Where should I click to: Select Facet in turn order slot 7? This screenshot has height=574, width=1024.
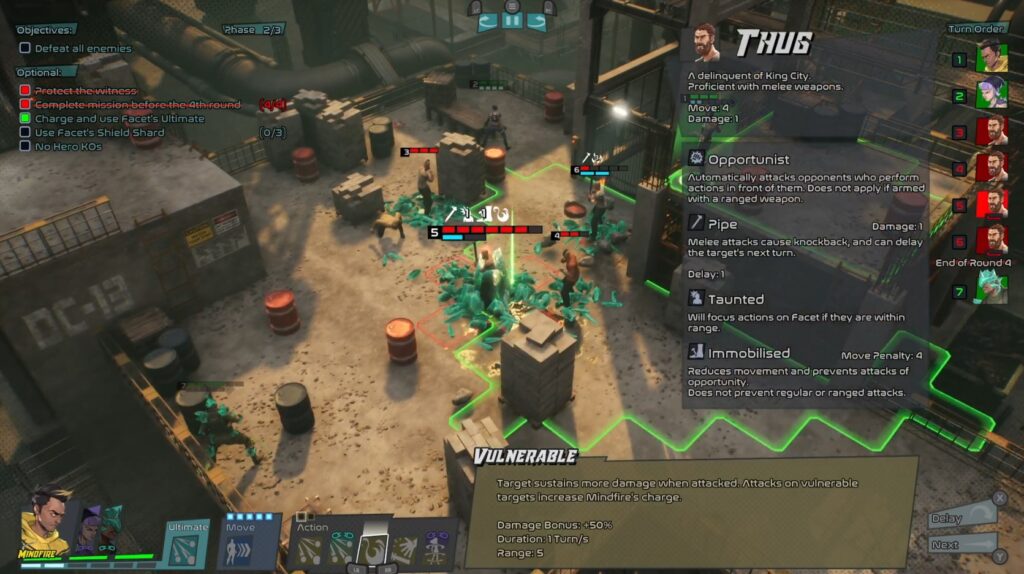[991, 291]
